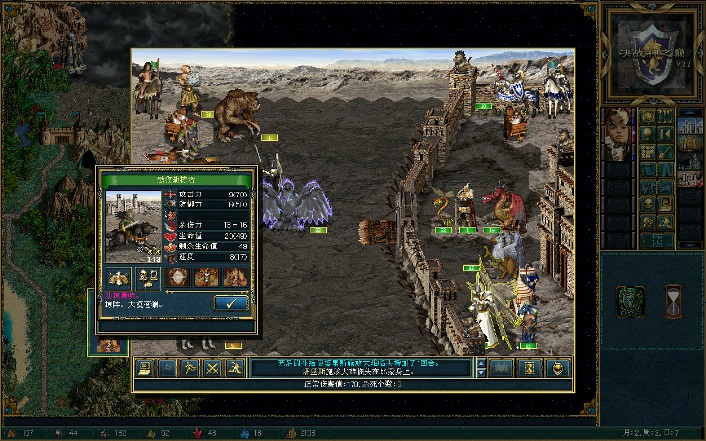The height and width of the screenshot is (441, 706).
Task: Select the wait hourglass button in the battle bar
Action: point(529,368)
